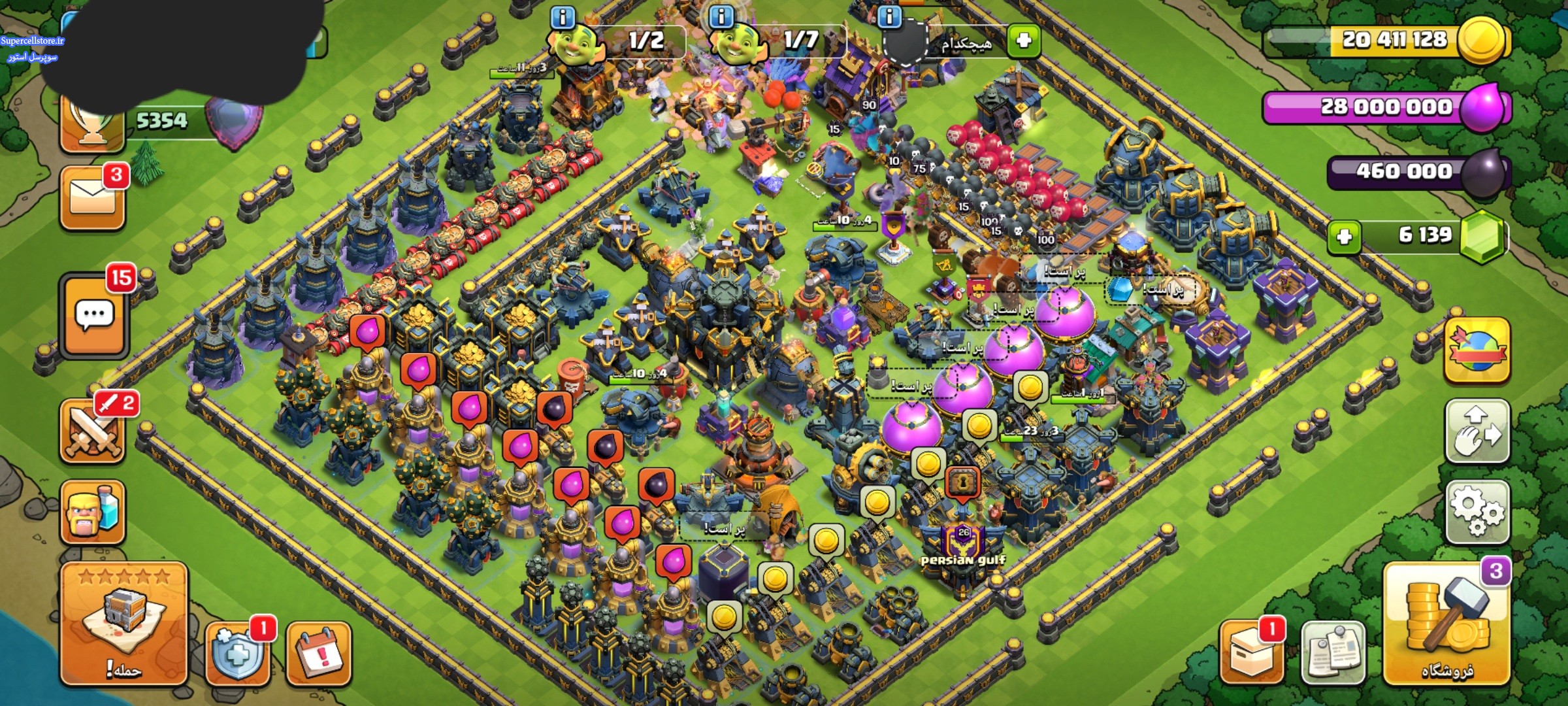Open the notes clipboard button
The image size is (1568, 706).
pyautogui.click(x=1333, y=653)
